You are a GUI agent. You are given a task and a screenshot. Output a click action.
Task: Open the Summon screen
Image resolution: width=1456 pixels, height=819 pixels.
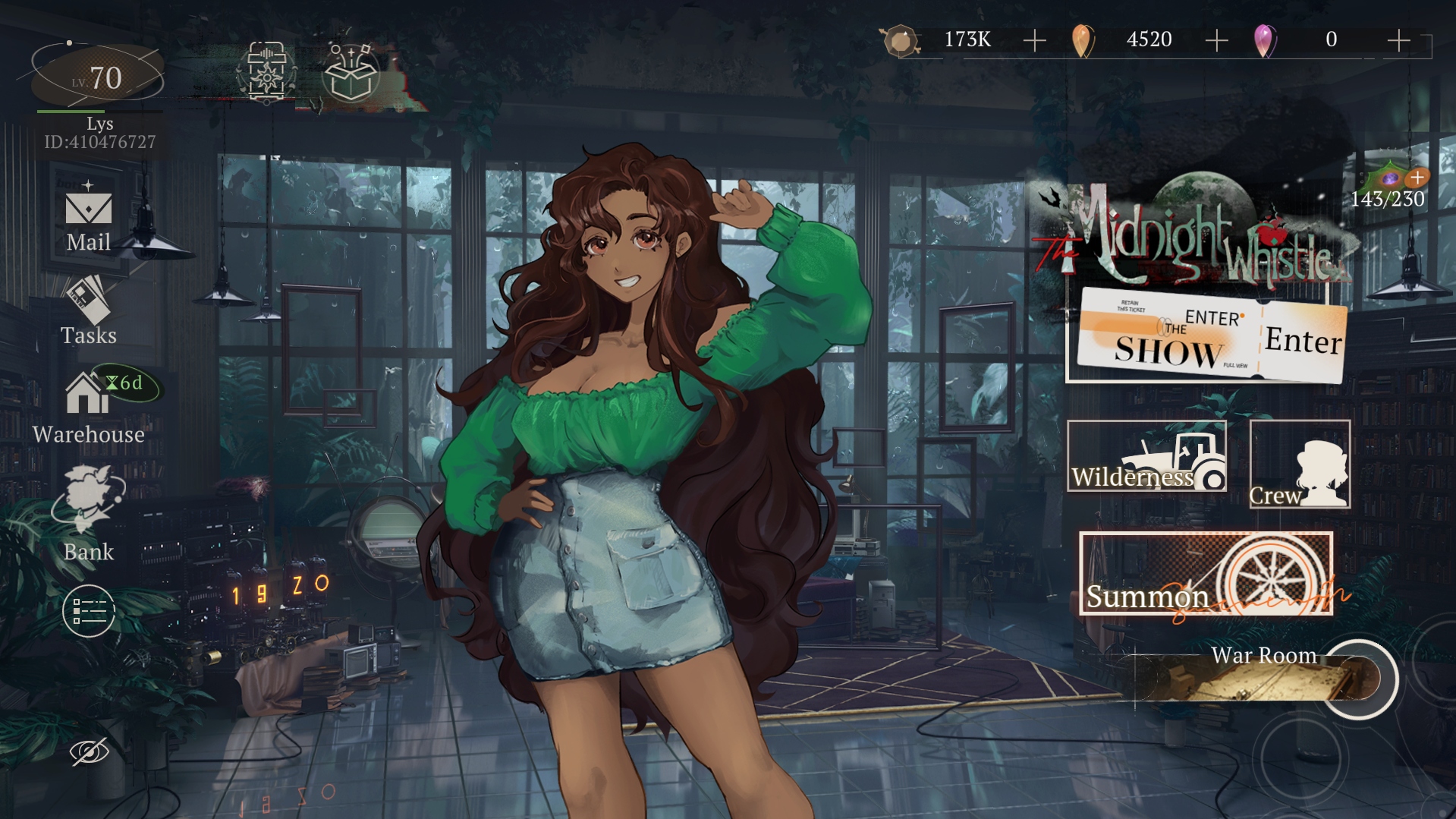1206,574
